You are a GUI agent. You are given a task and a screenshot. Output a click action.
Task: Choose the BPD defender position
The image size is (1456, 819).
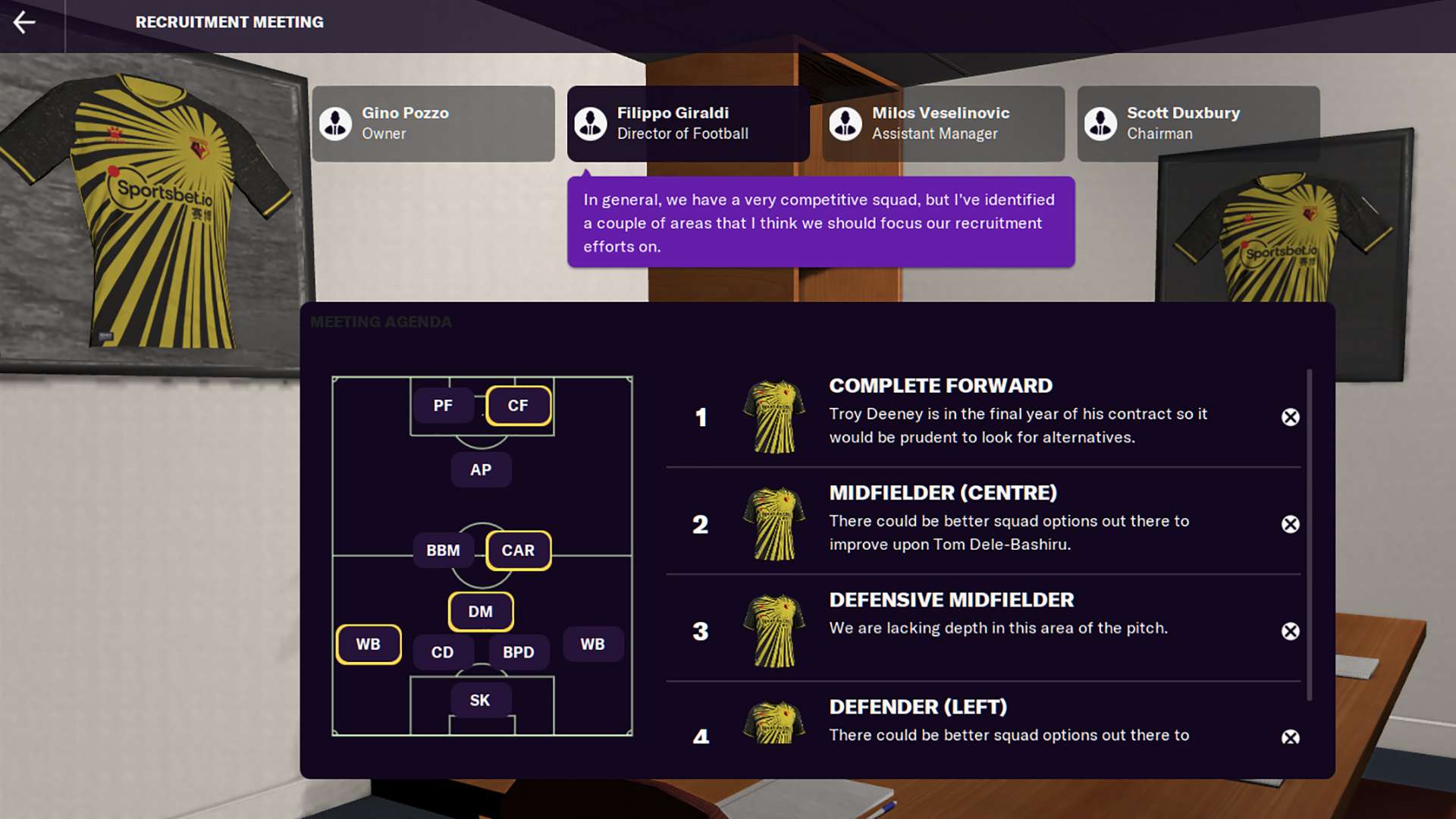click(x=518, y=652)
